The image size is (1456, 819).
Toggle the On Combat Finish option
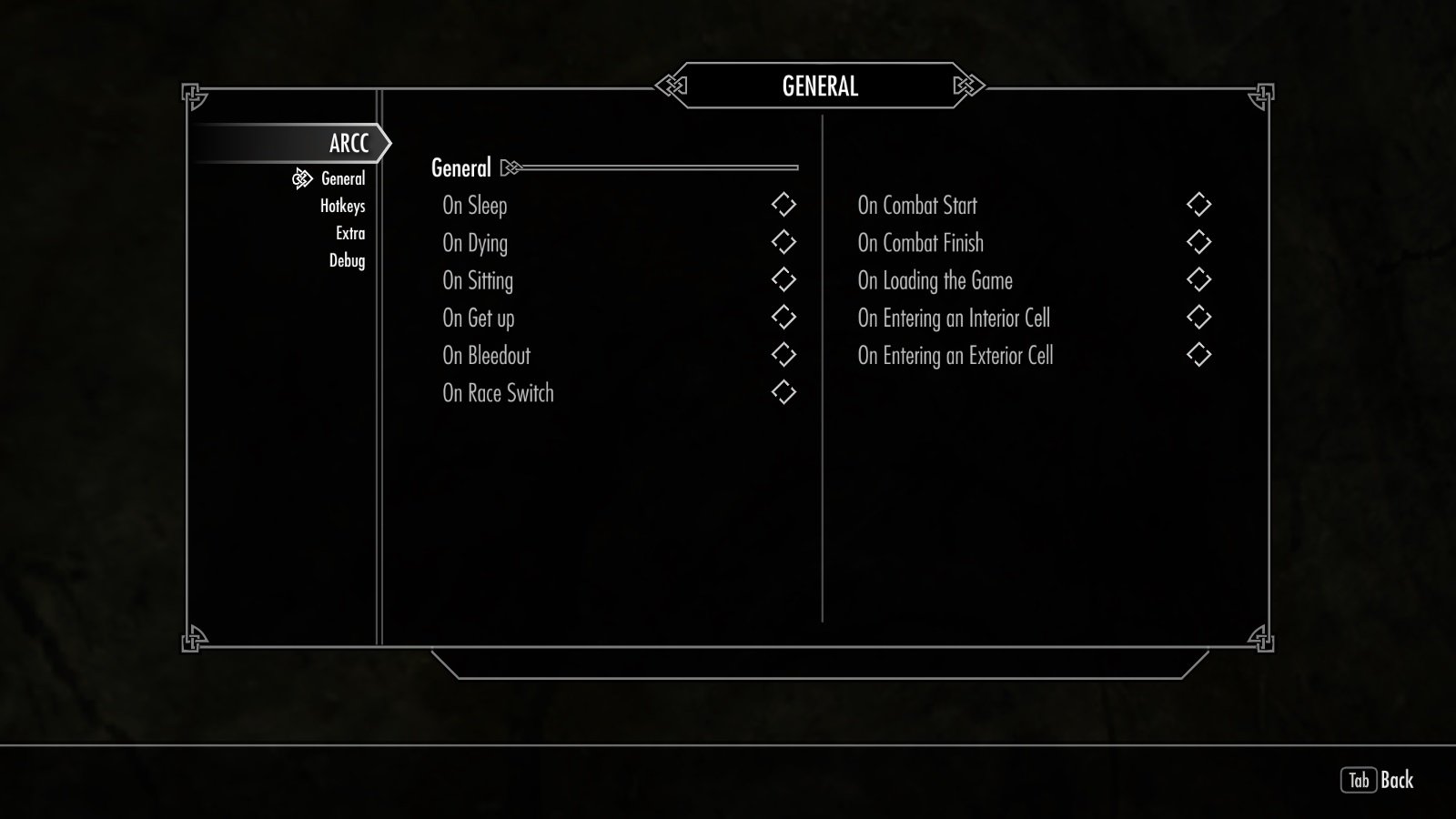tap(1199, 242)
